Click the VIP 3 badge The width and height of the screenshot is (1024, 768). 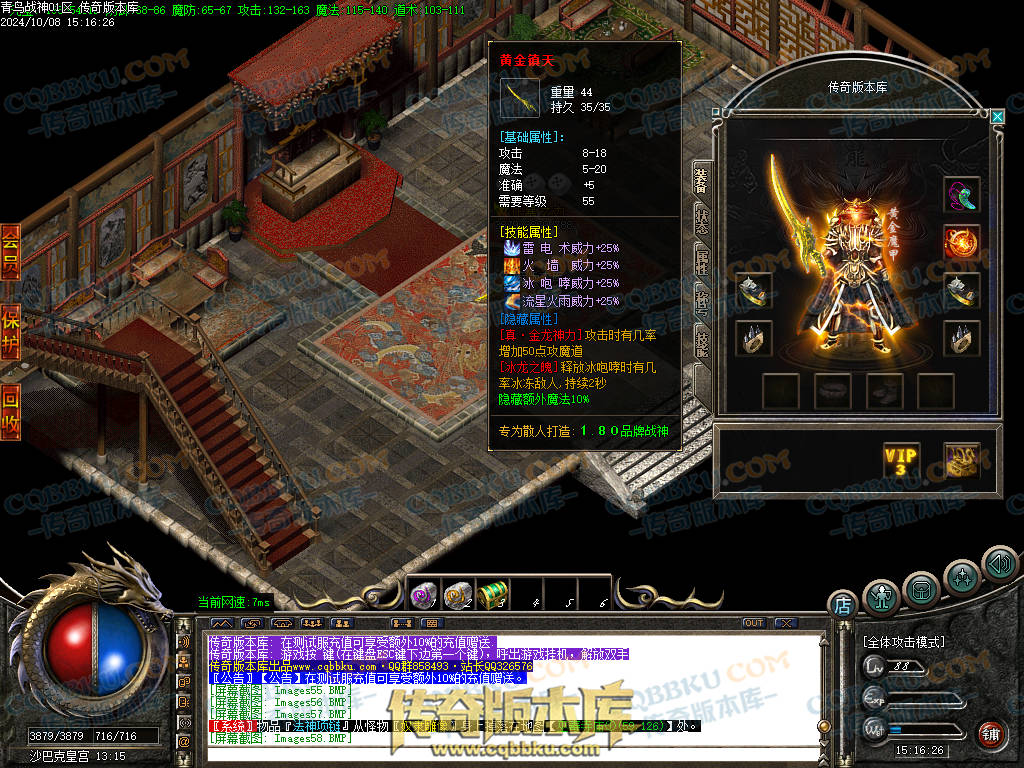(901, 461)
